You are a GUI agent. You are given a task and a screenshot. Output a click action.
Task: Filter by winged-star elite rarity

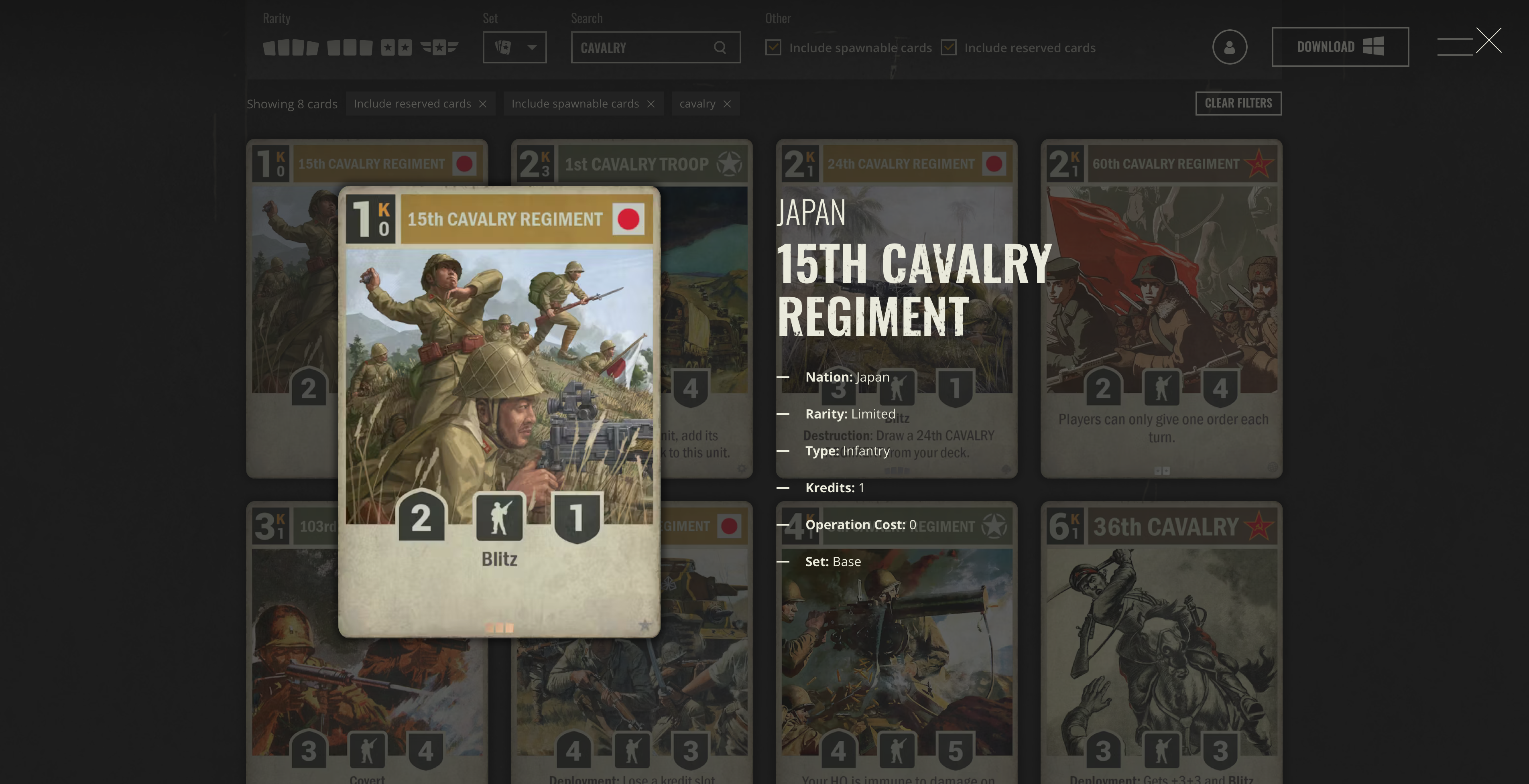(x=439, y=47)
